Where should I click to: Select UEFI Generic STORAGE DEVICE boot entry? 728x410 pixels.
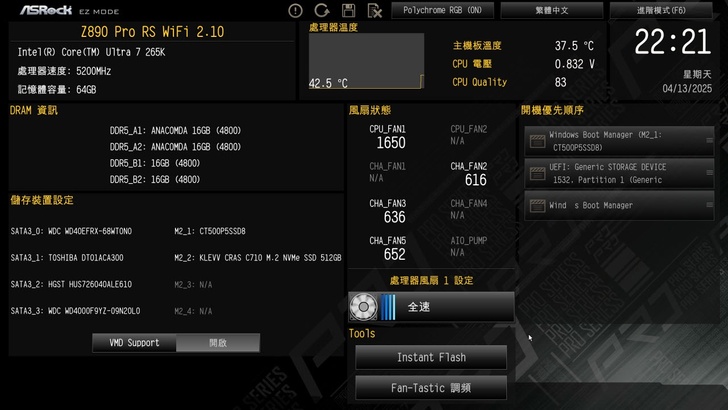[x=620, y=173]
